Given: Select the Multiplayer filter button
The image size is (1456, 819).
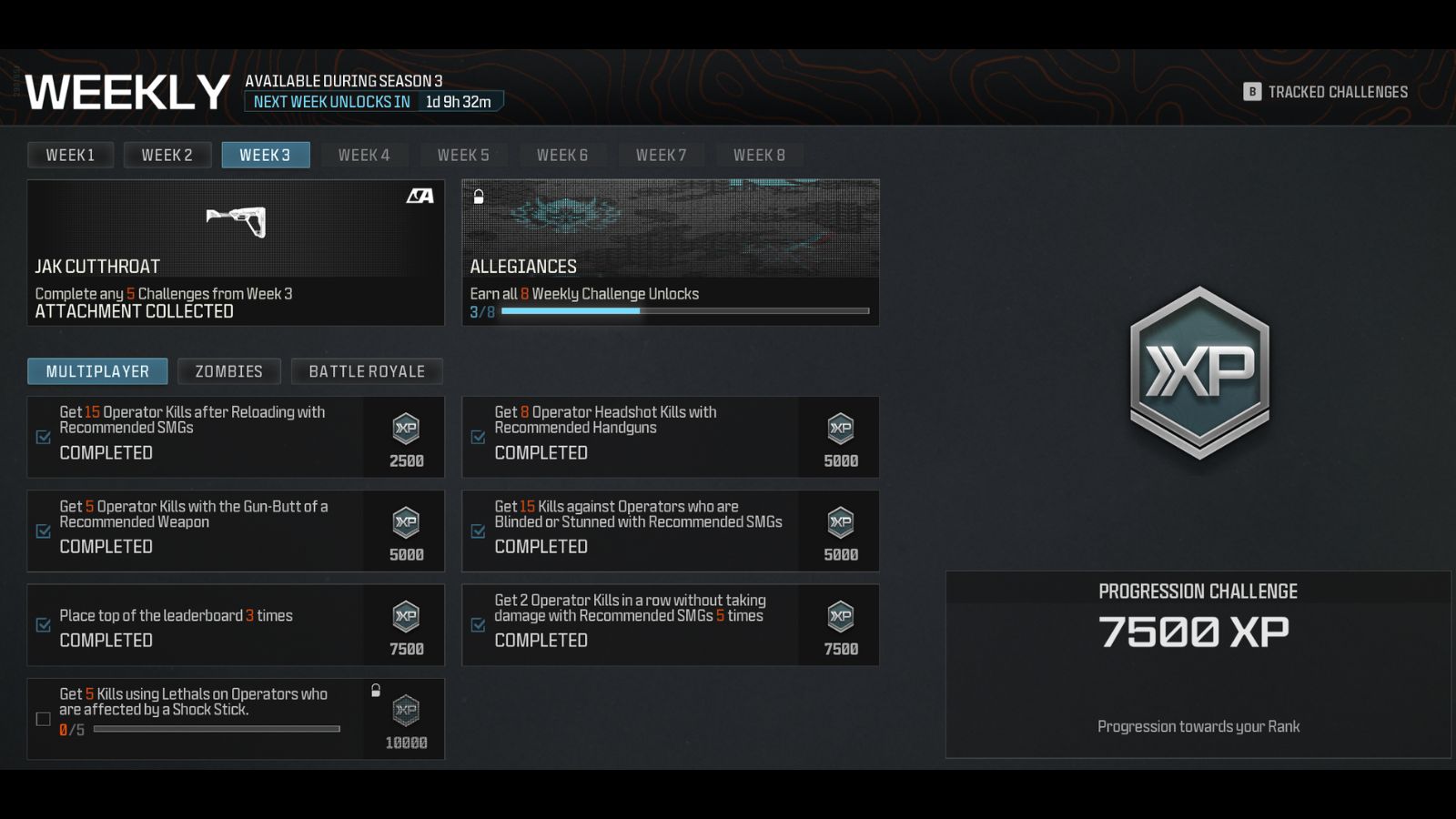Looking at the screenshot, I should point(97,370).
